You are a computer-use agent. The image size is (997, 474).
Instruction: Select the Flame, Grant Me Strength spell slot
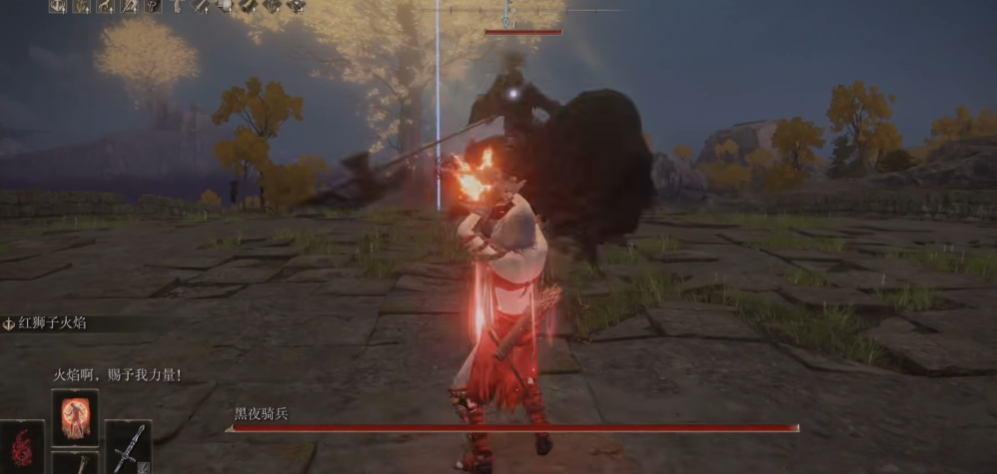tap(75, 417)
